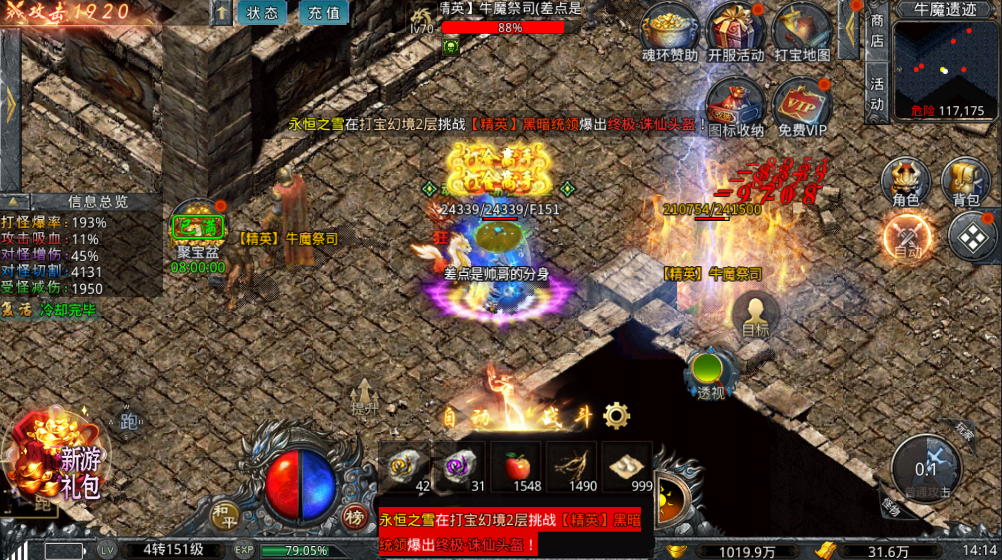
Task: Open the 背包 backpack inventory
Action: pyautogui.click(x=965, y=182)
